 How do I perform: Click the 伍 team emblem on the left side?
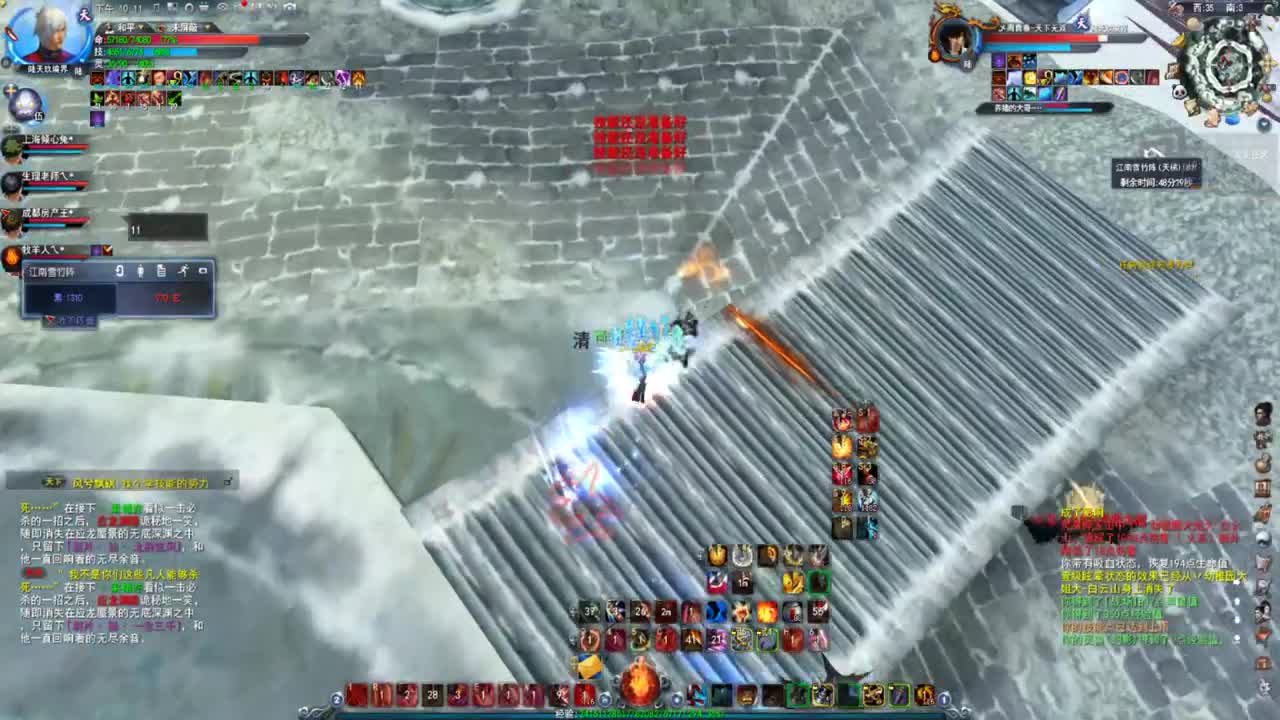25,106
